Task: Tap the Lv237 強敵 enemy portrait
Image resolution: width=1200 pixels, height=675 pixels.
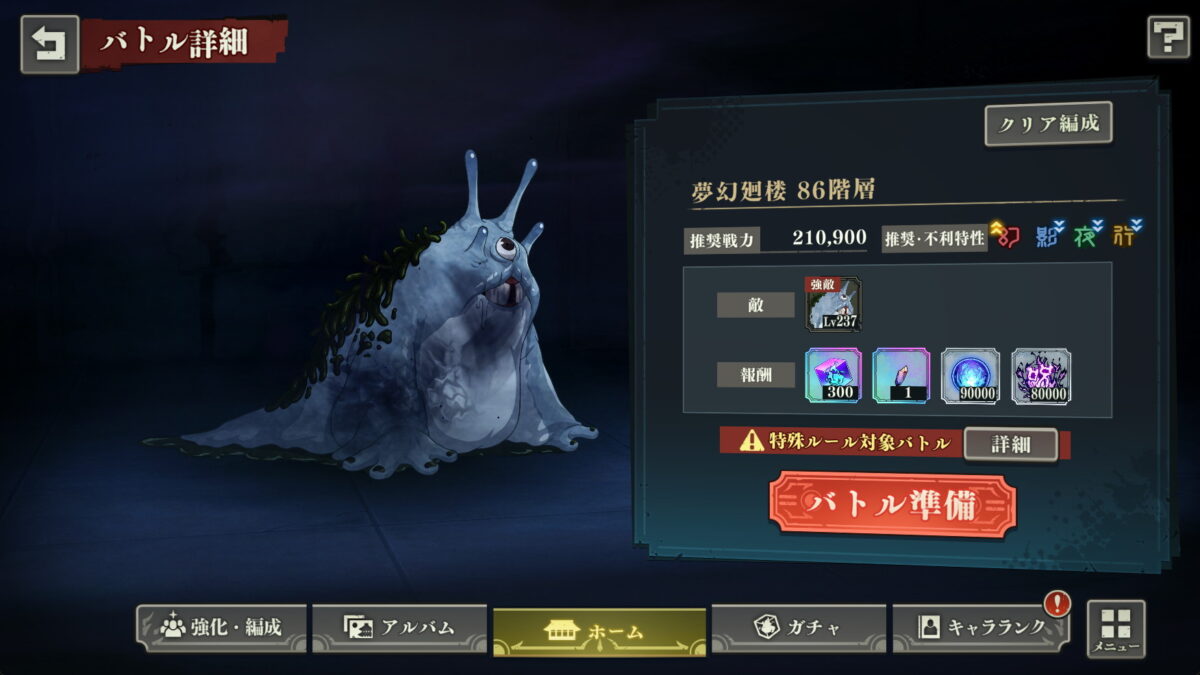Action: coord(833,305)
